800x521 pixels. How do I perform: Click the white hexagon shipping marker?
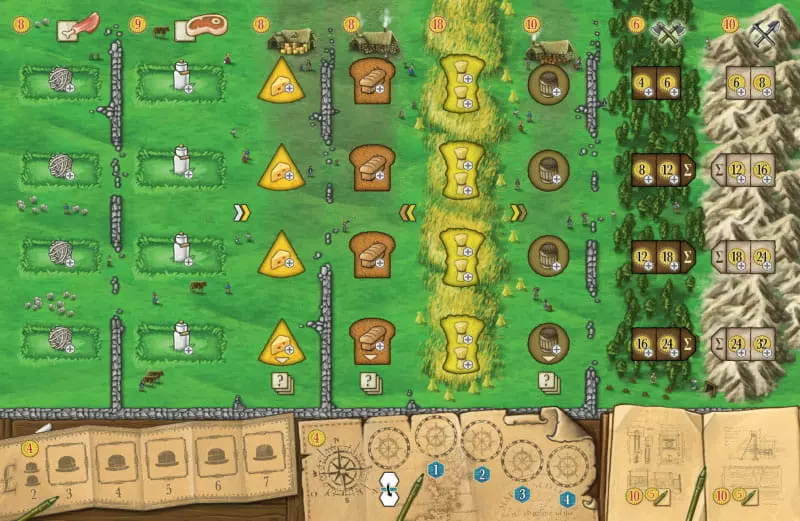[390, 487]
